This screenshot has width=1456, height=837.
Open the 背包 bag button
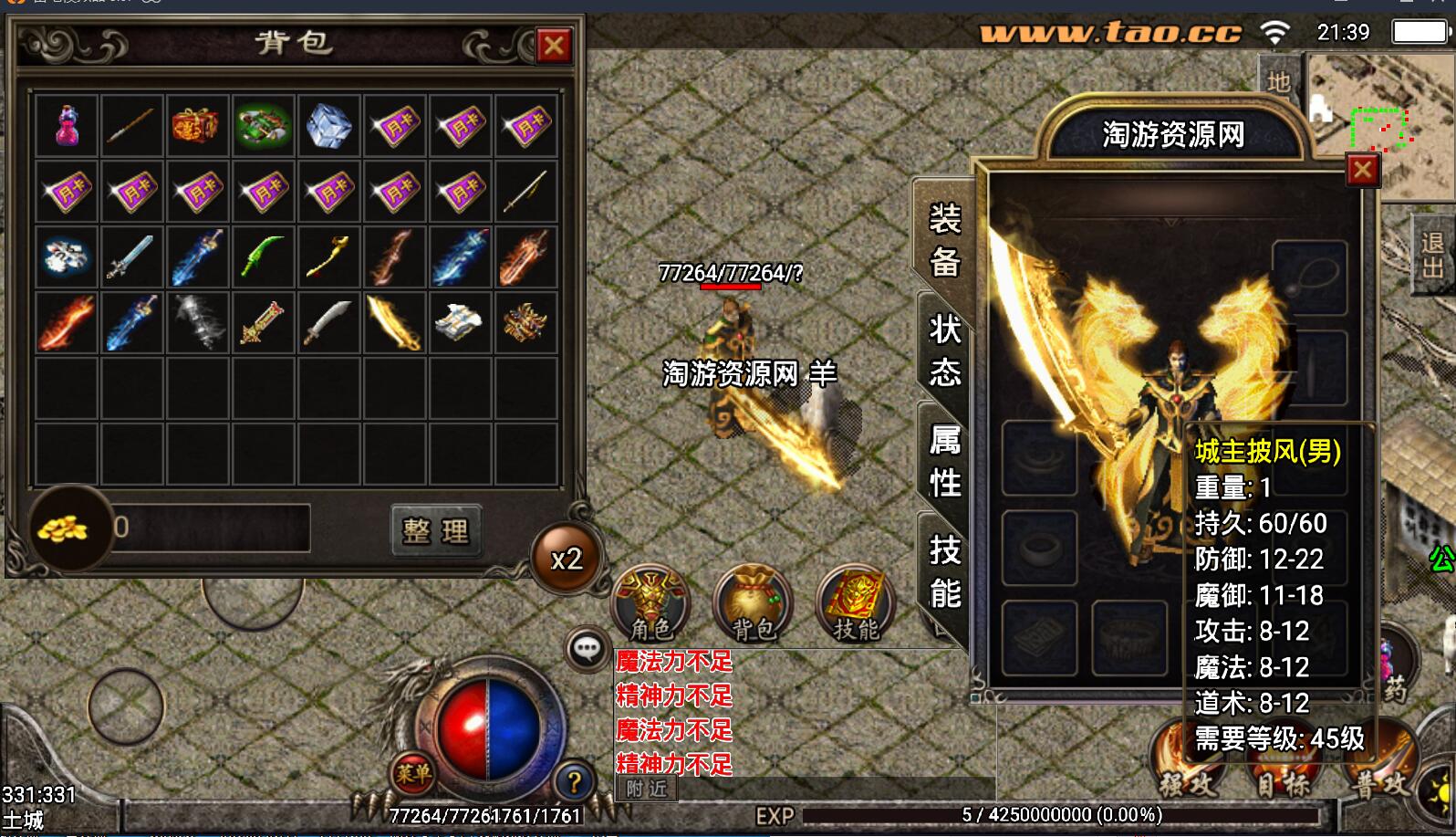coord(753,602)
